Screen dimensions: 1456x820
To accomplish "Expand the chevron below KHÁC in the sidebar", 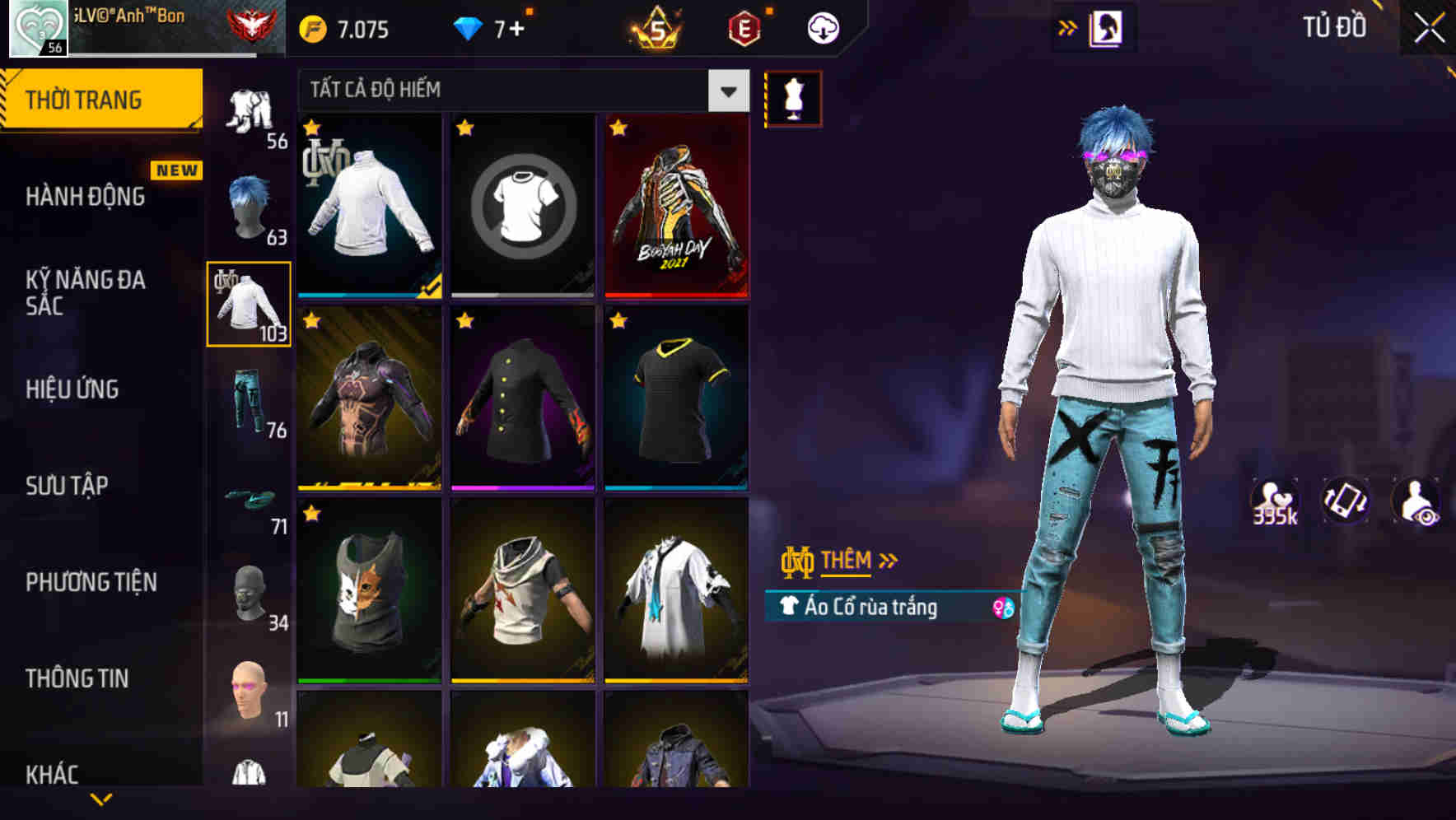I will click(x=101, y=799).
